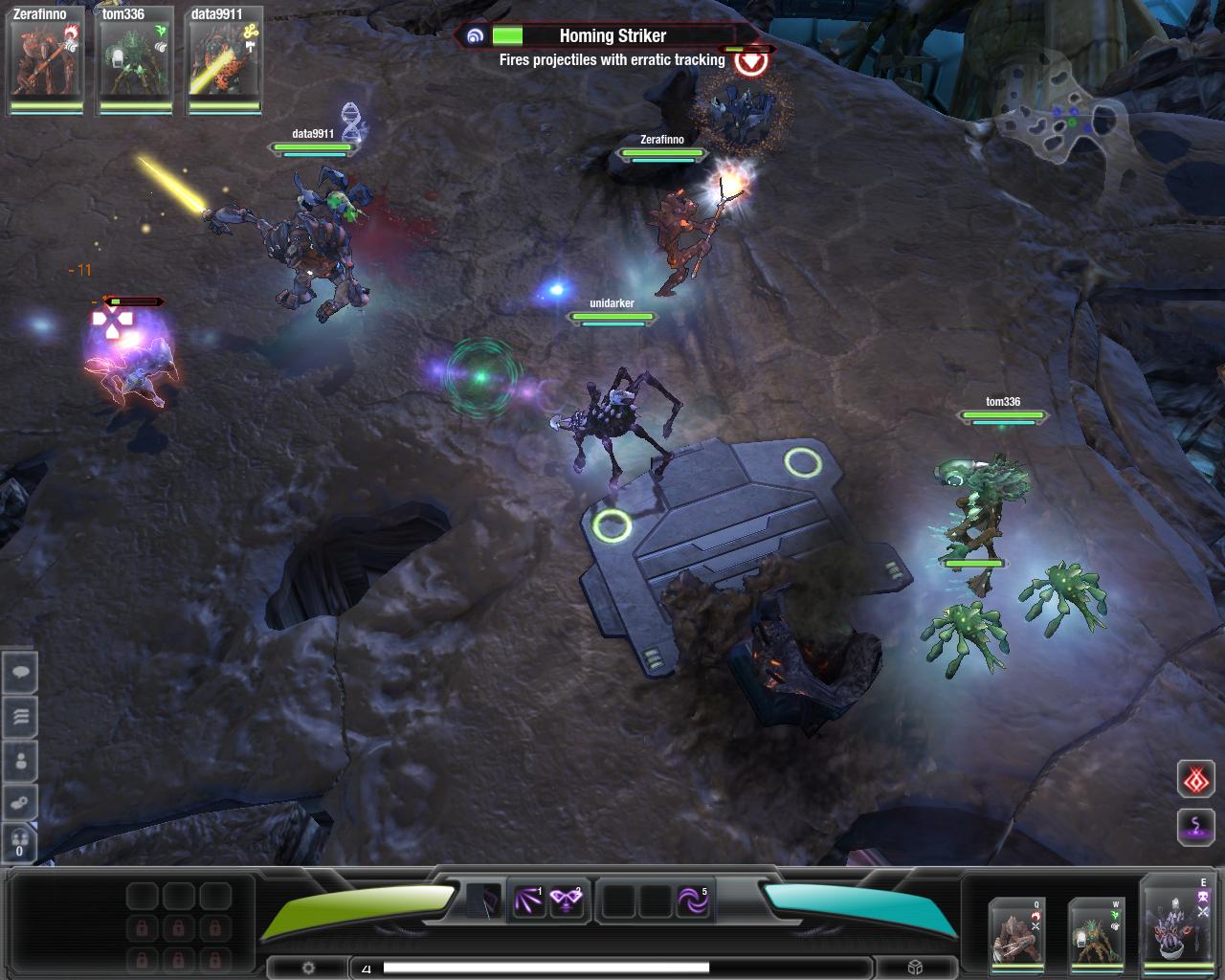This screenshot has height=980, width=1225.
Task: Open the friends group button showing 0
Action: (x=20, y=842)
